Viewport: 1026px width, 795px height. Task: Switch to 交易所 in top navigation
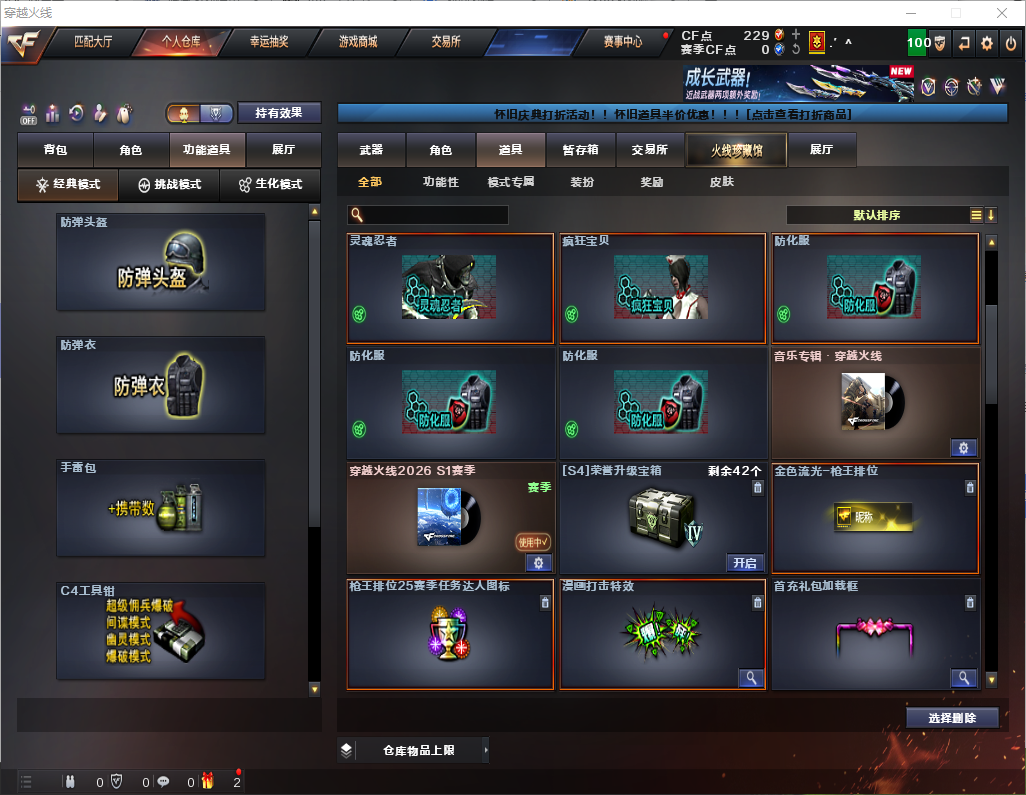point(446,42)
